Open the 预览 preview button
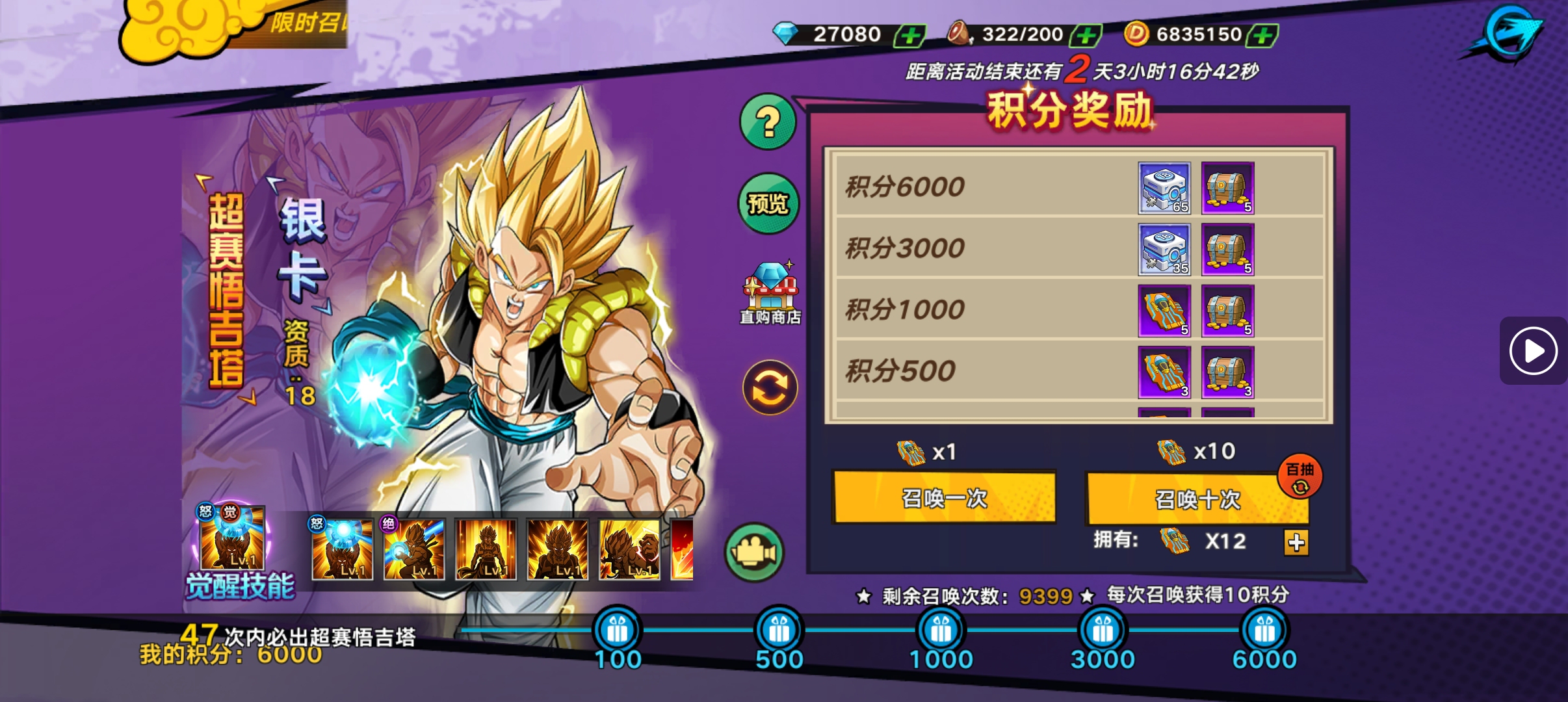The width and height of the screenshot is (1568, 702). (768, 203)
